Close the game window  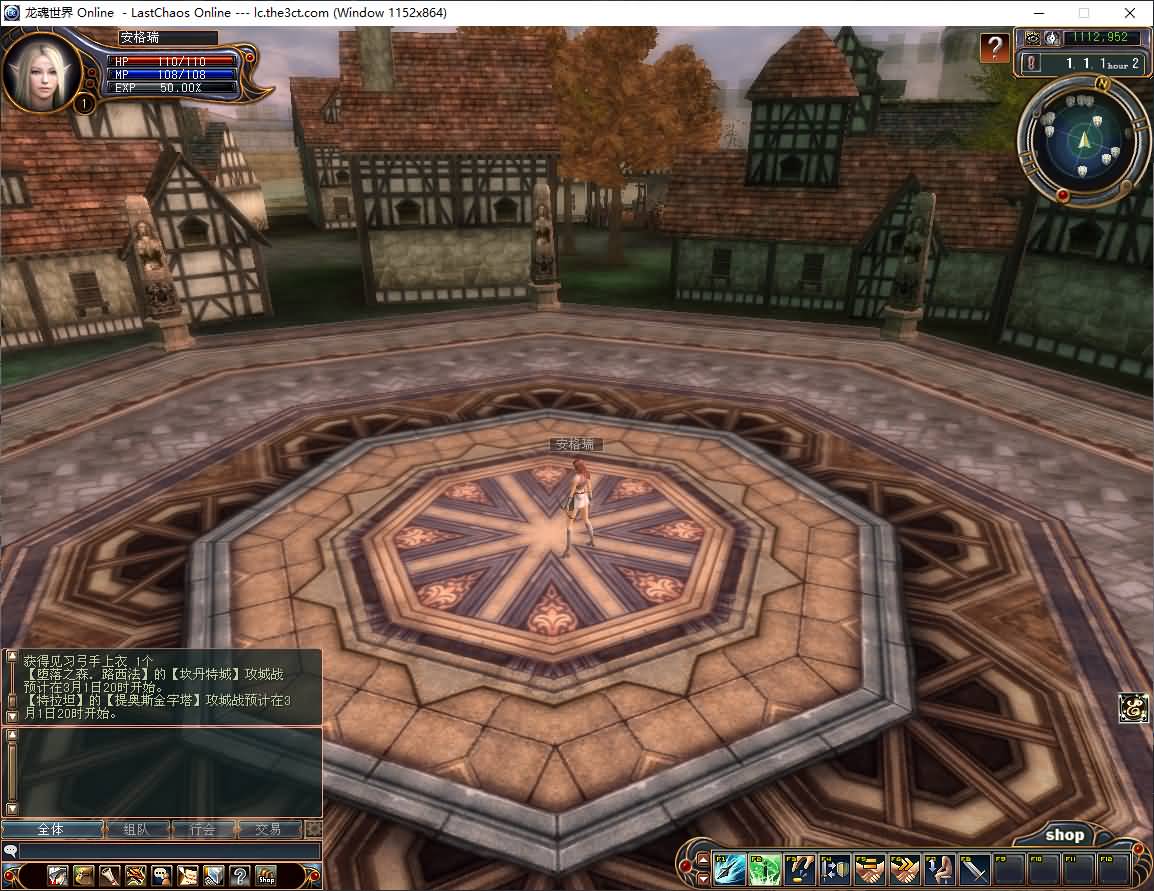pyautogui.click(x=1130, y=13)
